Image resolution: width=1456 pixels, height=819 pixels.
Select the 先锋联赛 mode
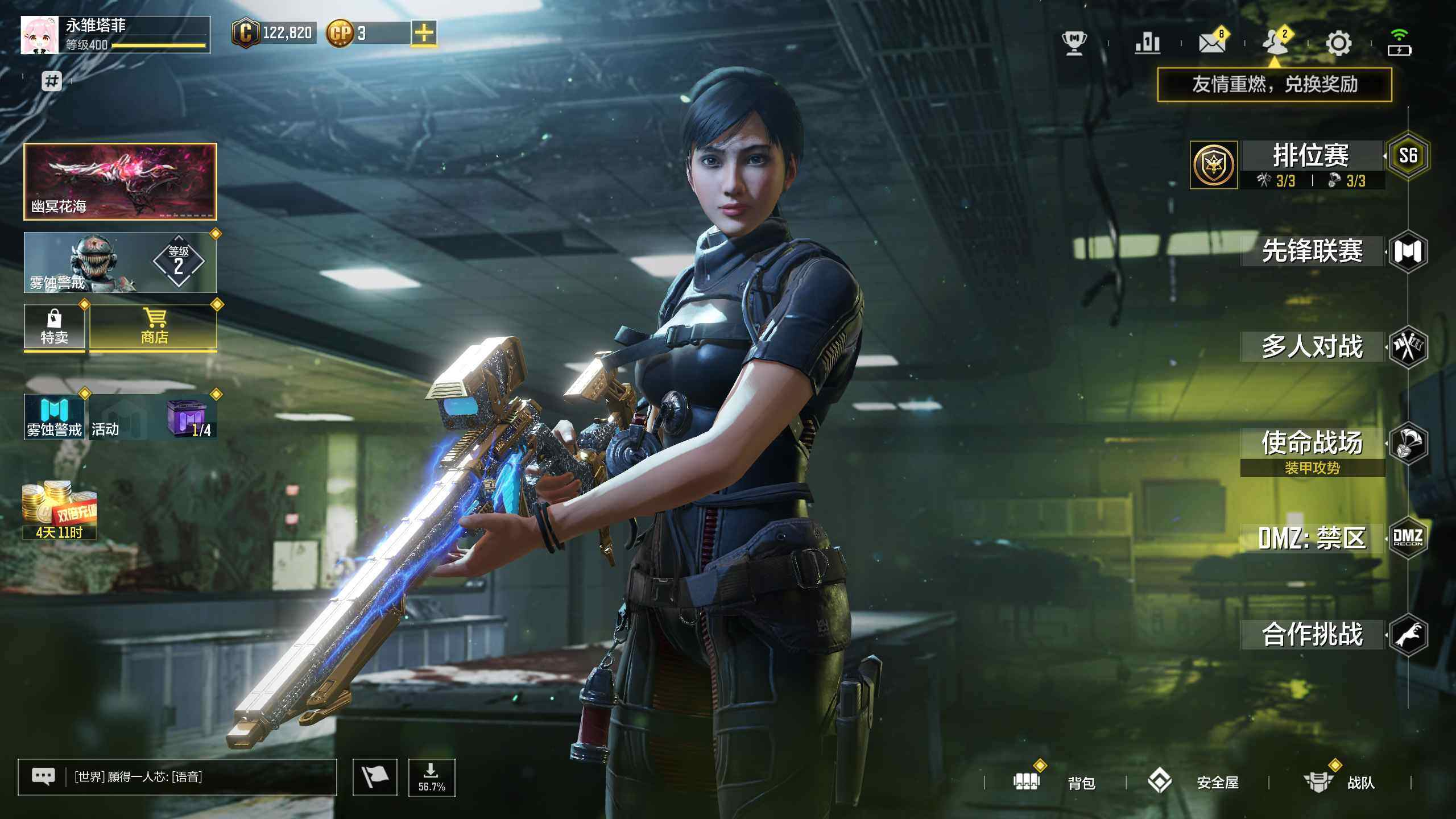1312,251
